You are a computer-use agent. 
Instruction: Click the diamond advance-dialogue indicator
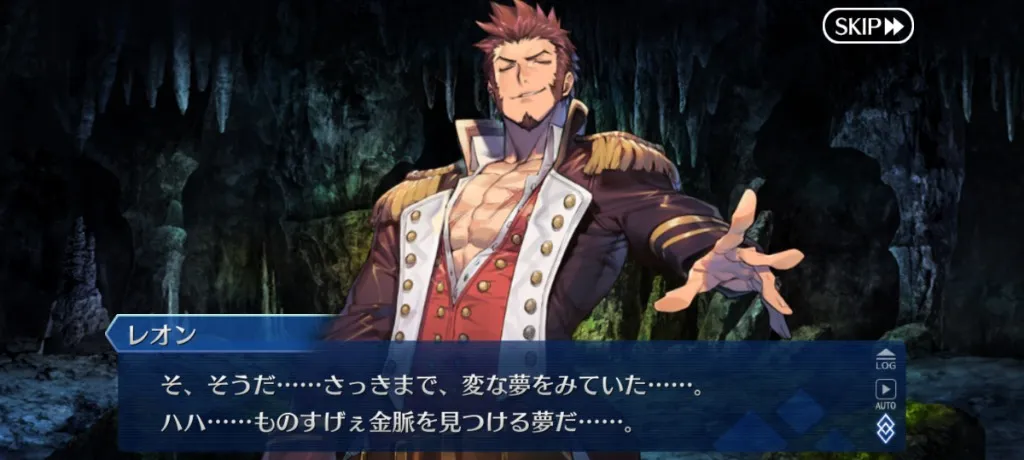click(x=885, y=430)
